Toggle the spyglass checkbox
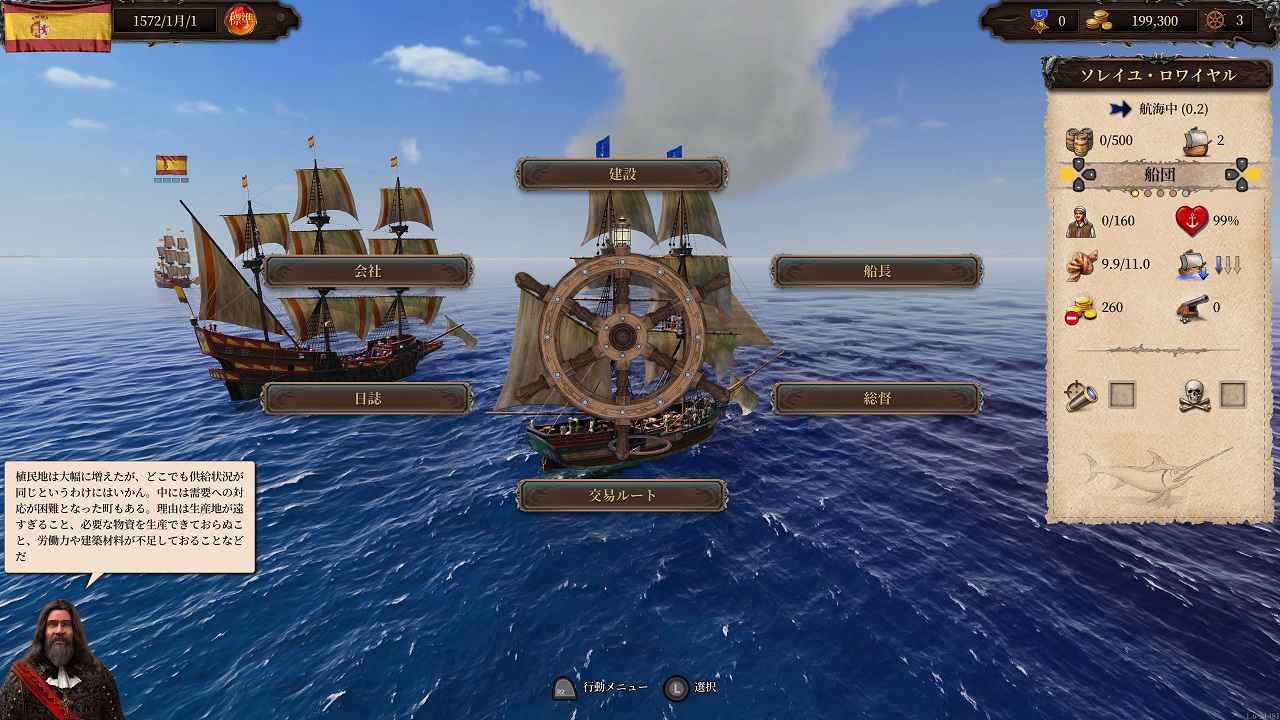The image size is (1280, 720). [1123, 395]
